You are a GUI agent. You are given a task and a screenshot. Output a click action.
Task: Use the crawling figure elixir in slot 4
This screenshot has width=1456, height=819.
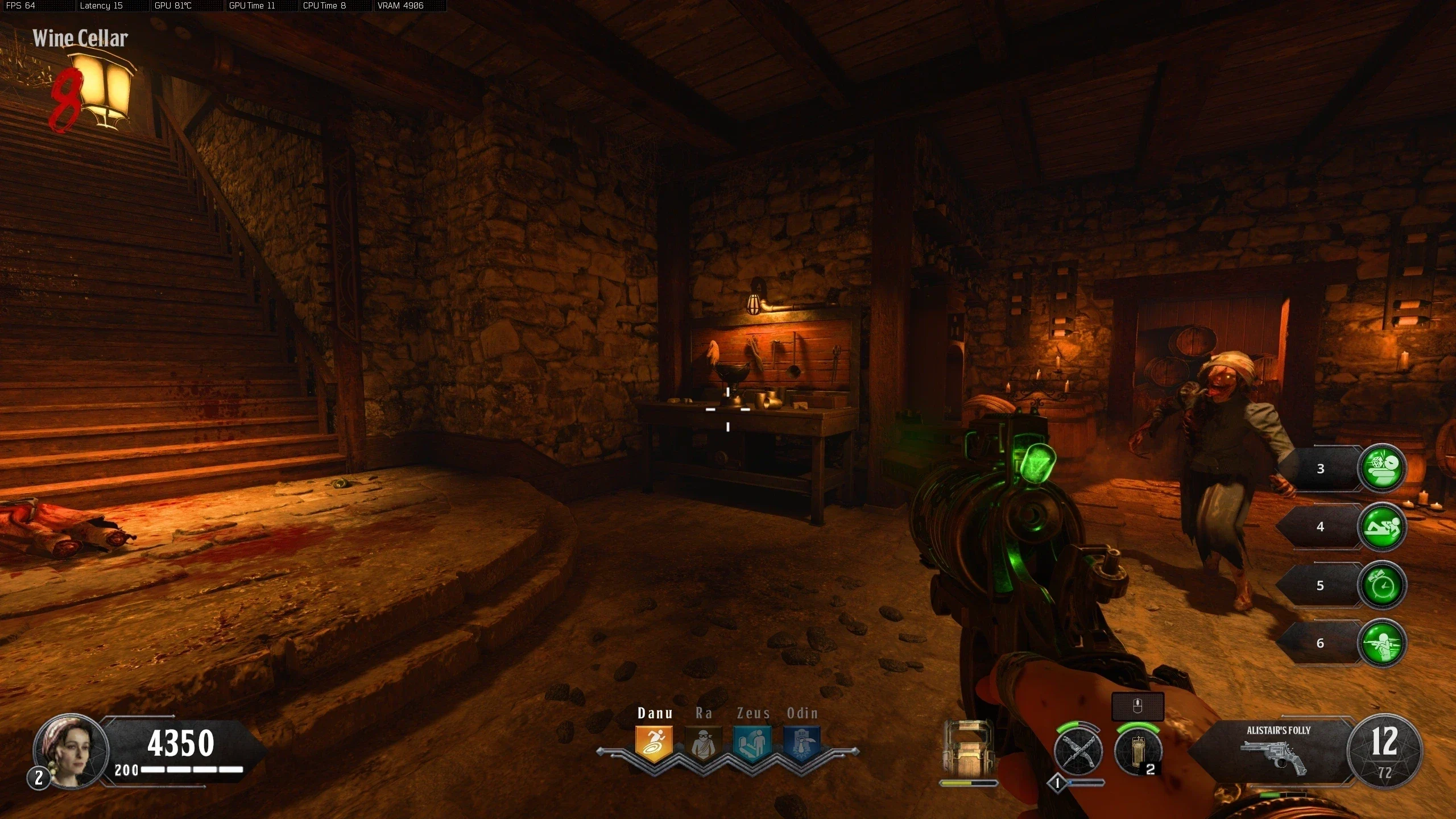[1381, 527]
